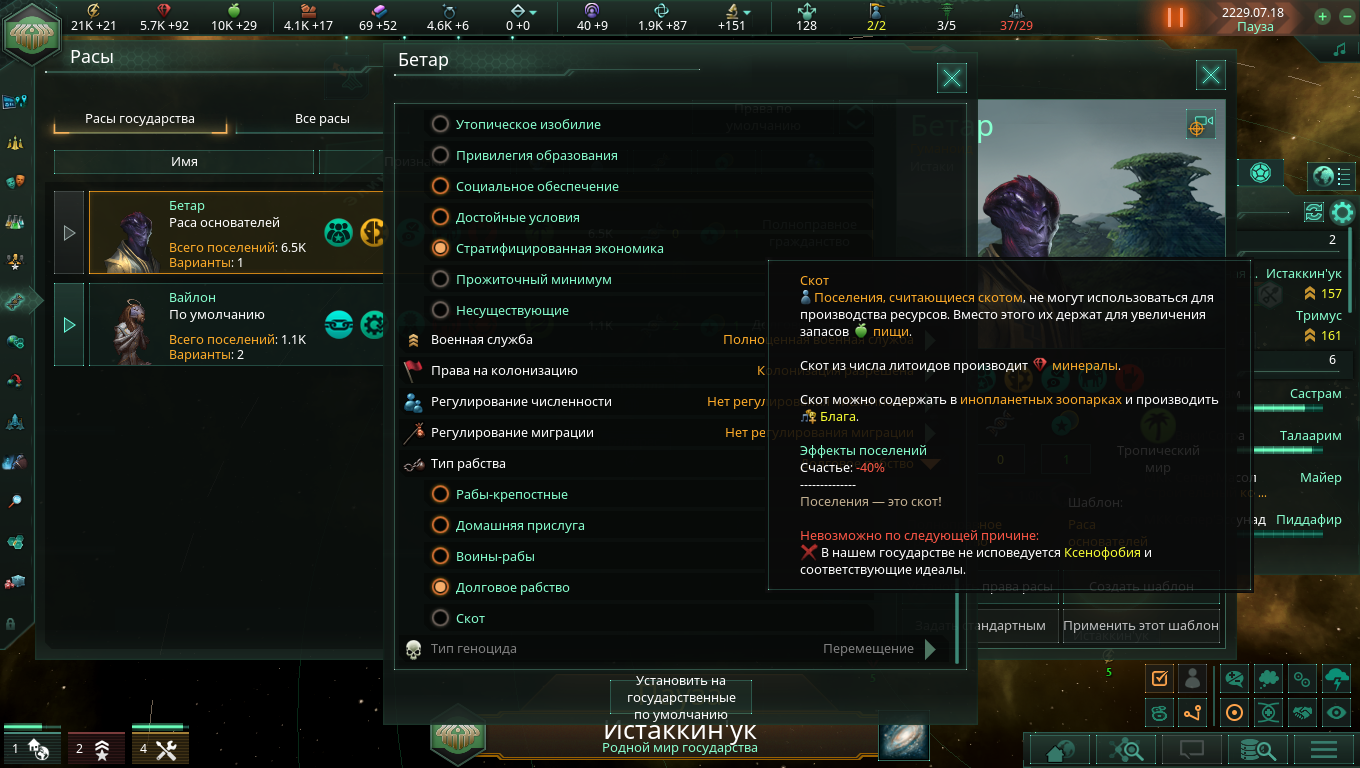Screen dimensions: 1360x768
Task: Select the Скот slavery option
Action: point(440,619)
